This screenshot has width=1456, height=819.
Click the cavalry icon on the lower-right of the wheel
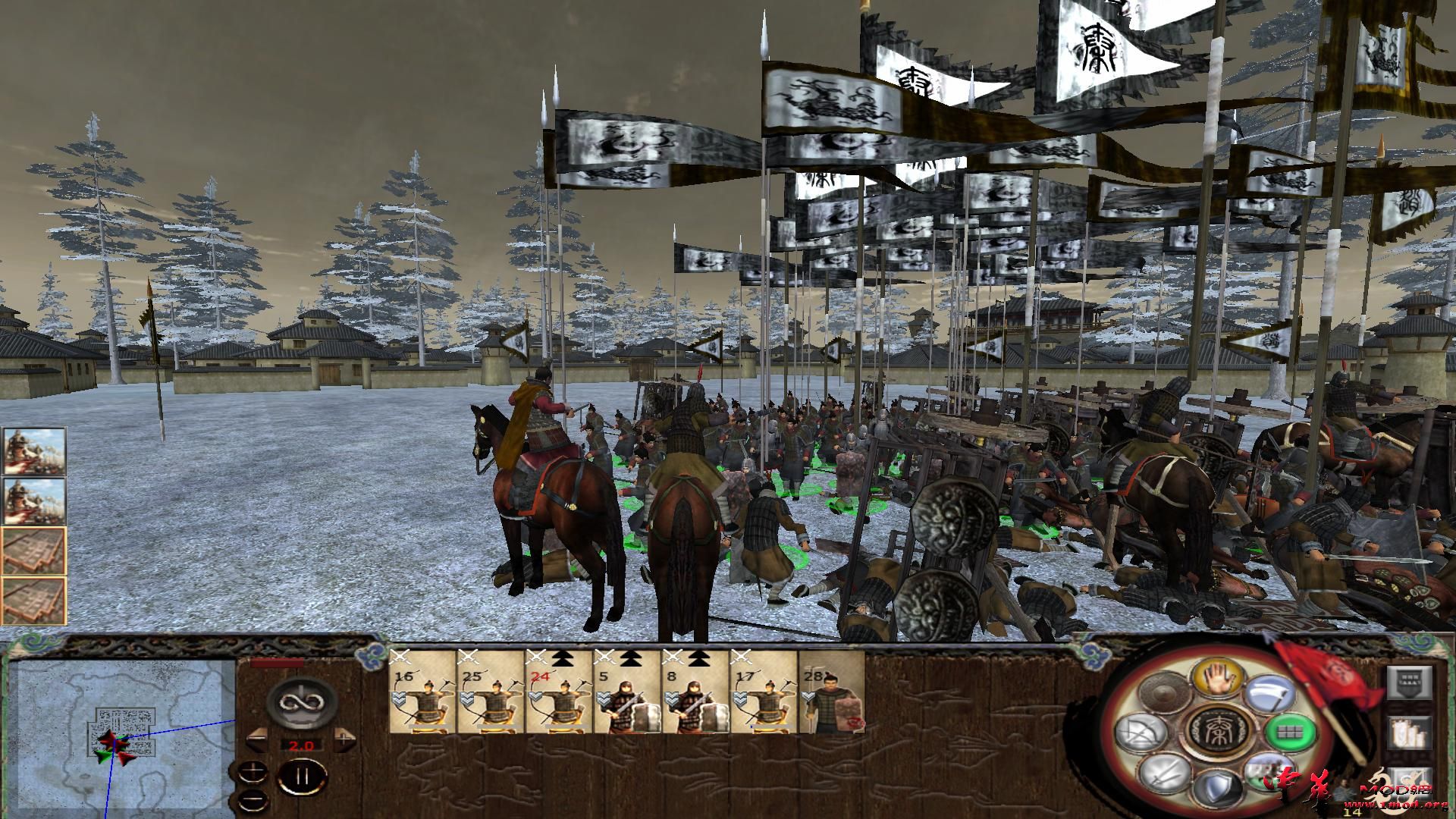point(1269,772)
